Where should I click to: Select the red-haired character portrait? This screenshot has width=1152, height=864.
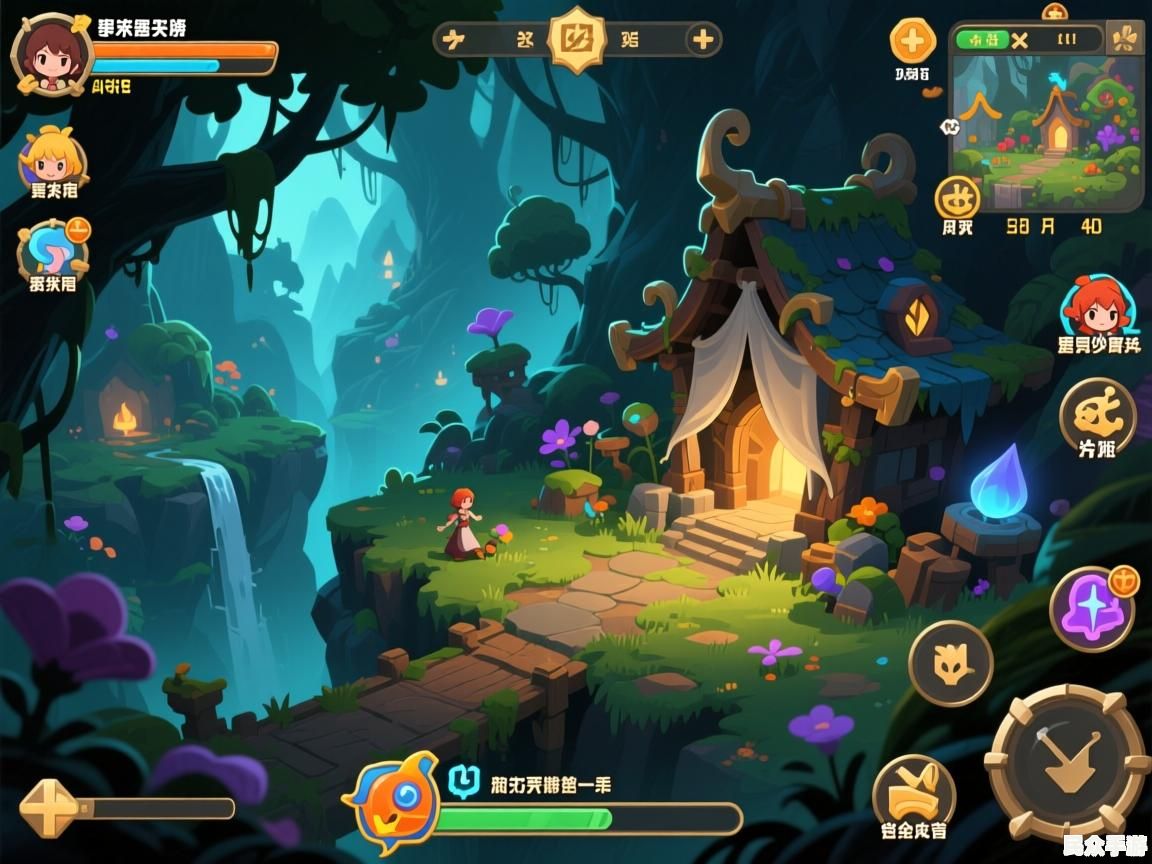pyautogui.click(x=1097, y=306)
